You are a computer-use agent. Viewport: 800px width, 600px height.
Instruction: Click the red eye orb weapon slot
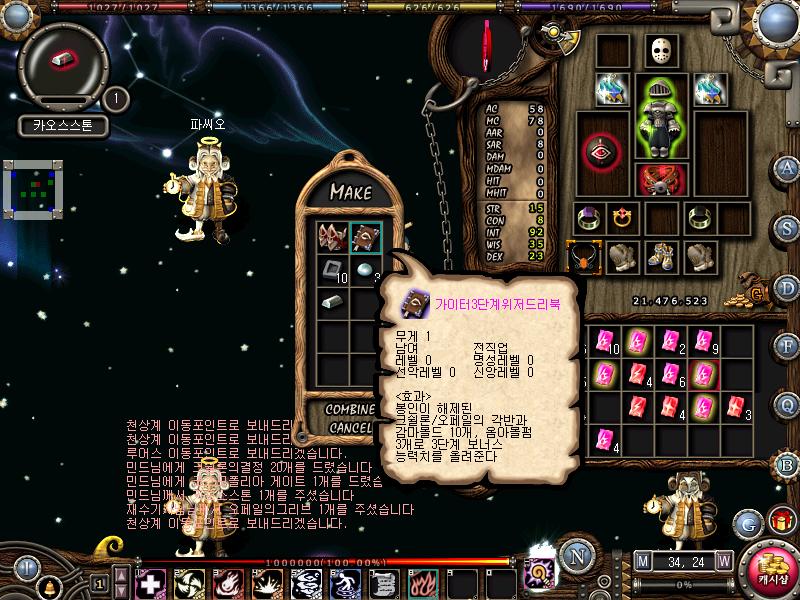600,150
